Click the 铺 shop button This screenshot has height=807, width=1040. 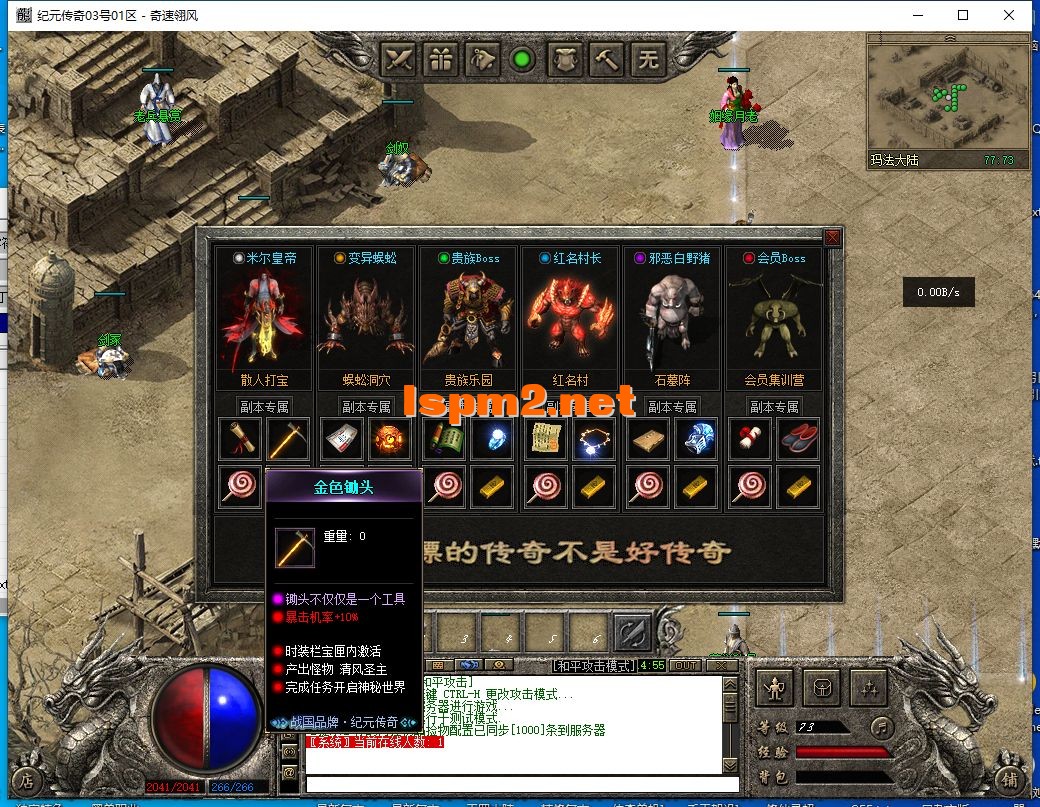coord(1011,779)
